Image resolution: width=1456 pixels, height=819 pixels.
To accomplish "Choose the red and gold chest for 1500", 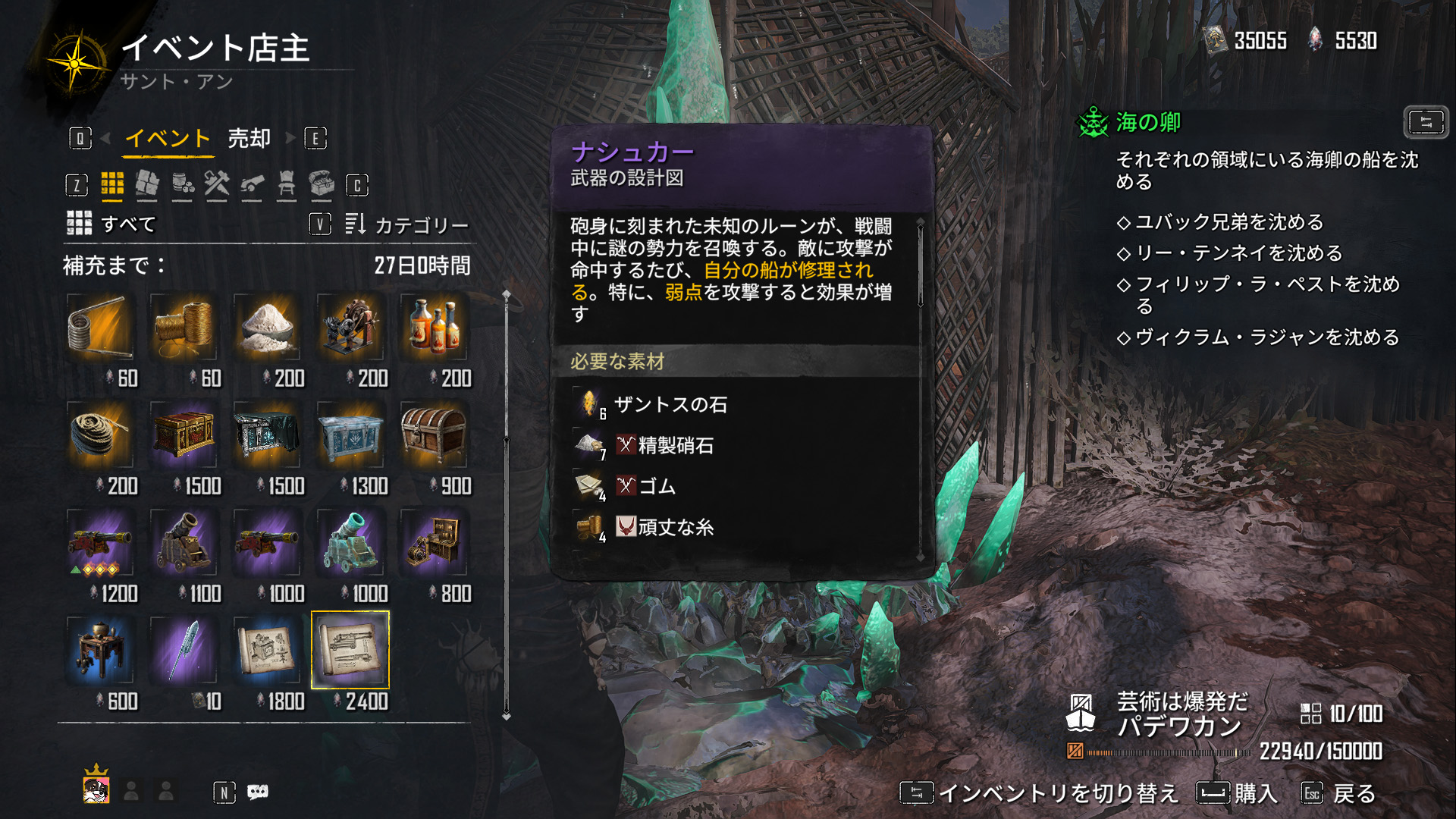I will tap(184, 435).
